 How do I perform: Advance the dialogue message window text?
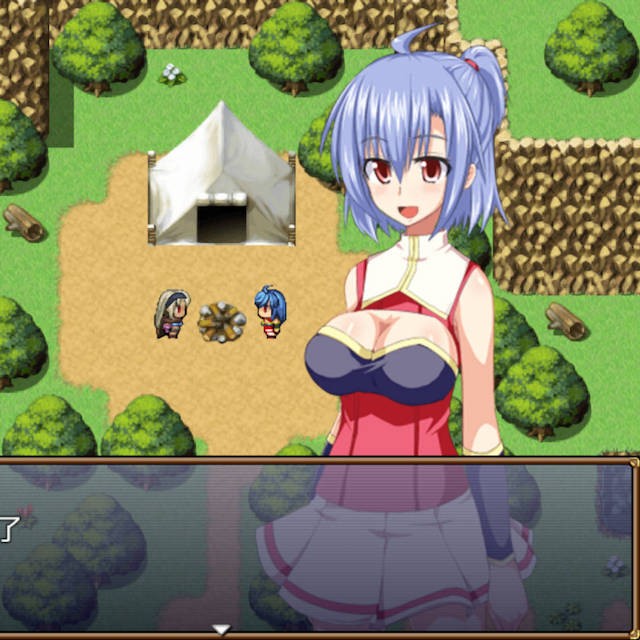pyautogui.click(x=318, y=545)
